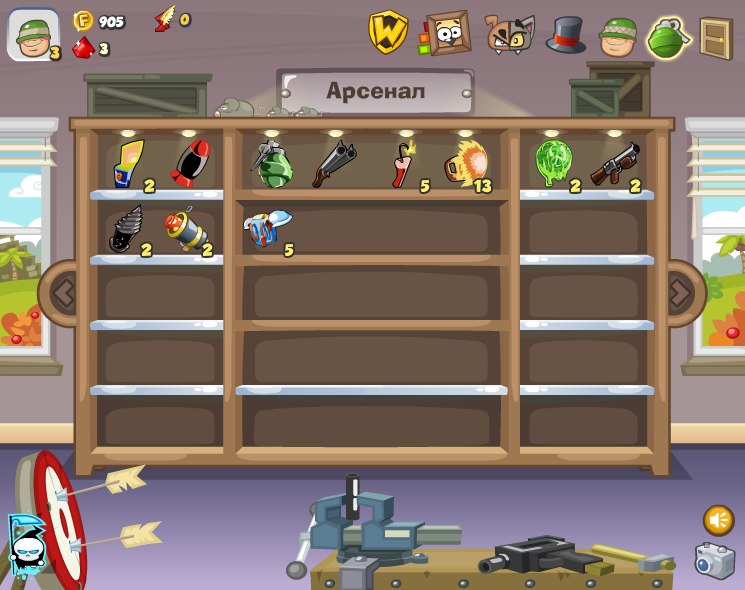Take a screenshot with the camera button
The height and width of the screenshot is (590, 745).
tap(715, 561)
